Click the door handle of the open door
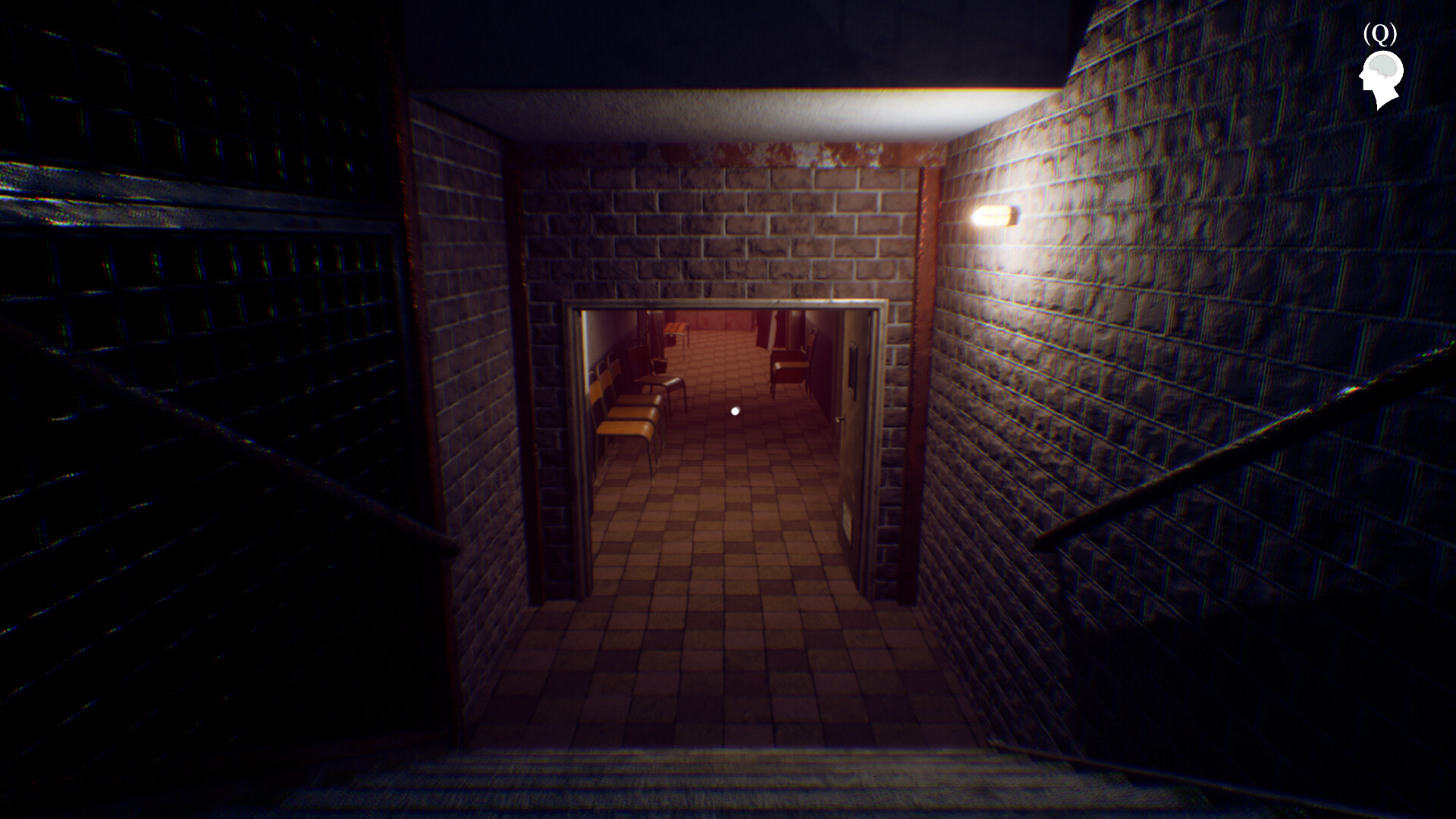The image size is (1456, 819). [839, 419]
